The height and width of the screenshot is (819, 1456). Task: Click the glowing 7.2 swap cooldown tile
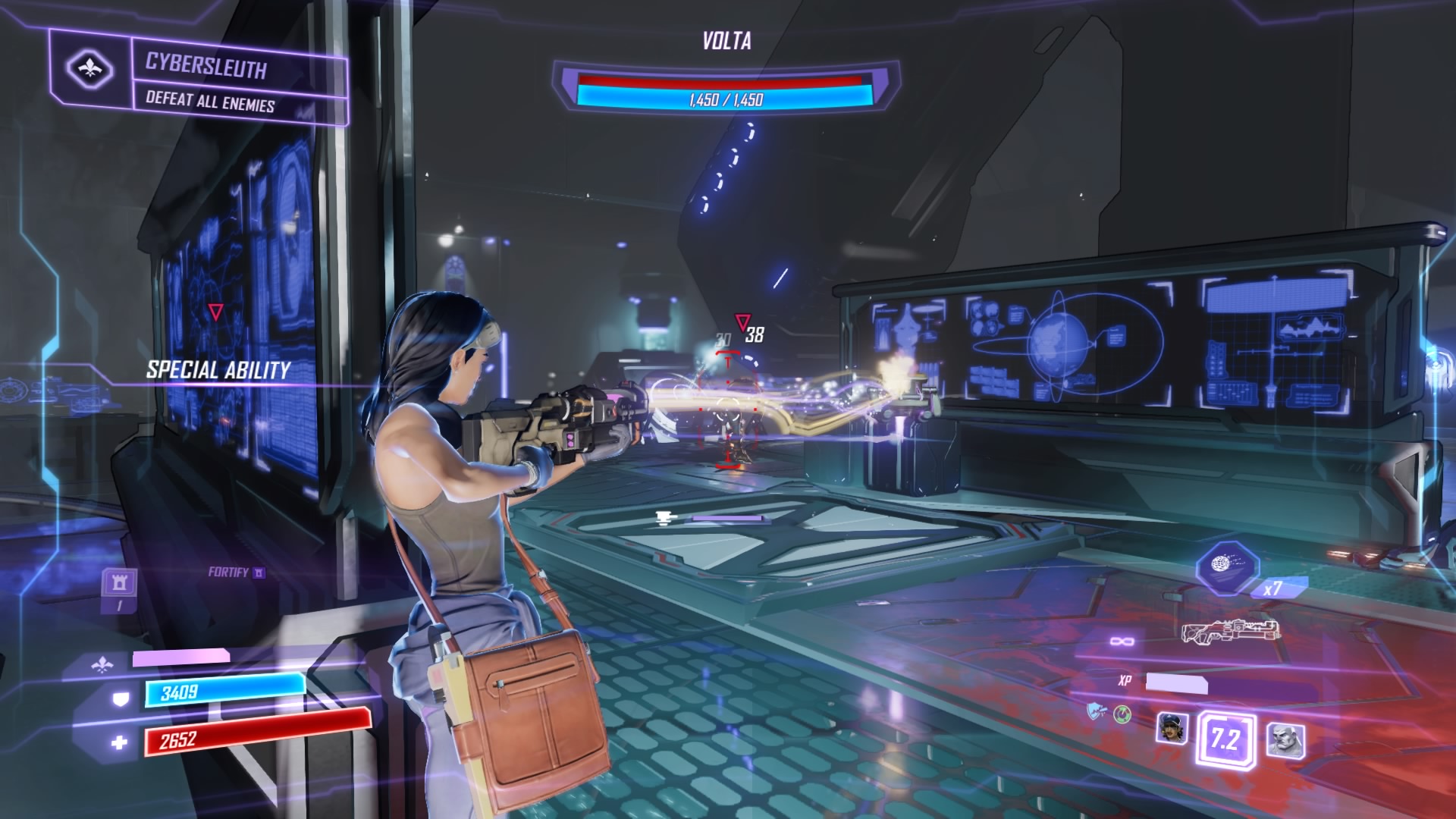pos(1225,739)
